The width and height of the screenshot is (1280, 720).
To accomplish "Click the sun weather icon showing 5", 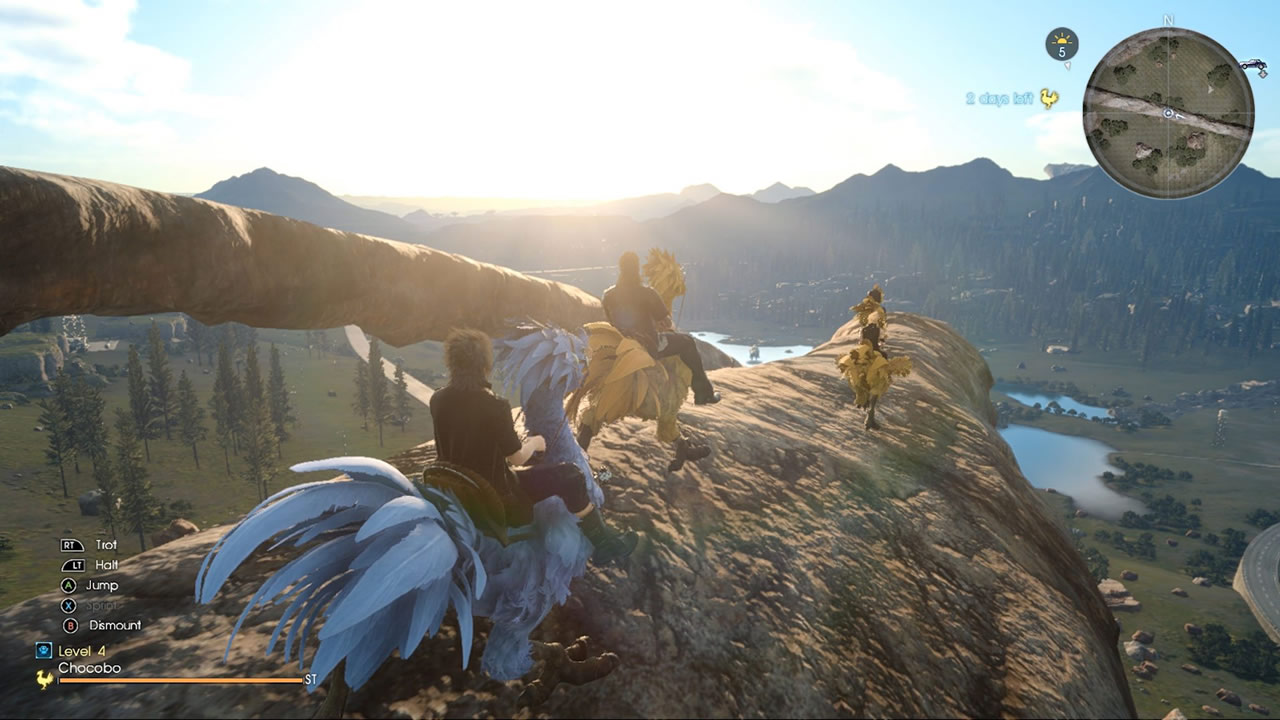I will pyautogui.click(x=1062, y=41).
